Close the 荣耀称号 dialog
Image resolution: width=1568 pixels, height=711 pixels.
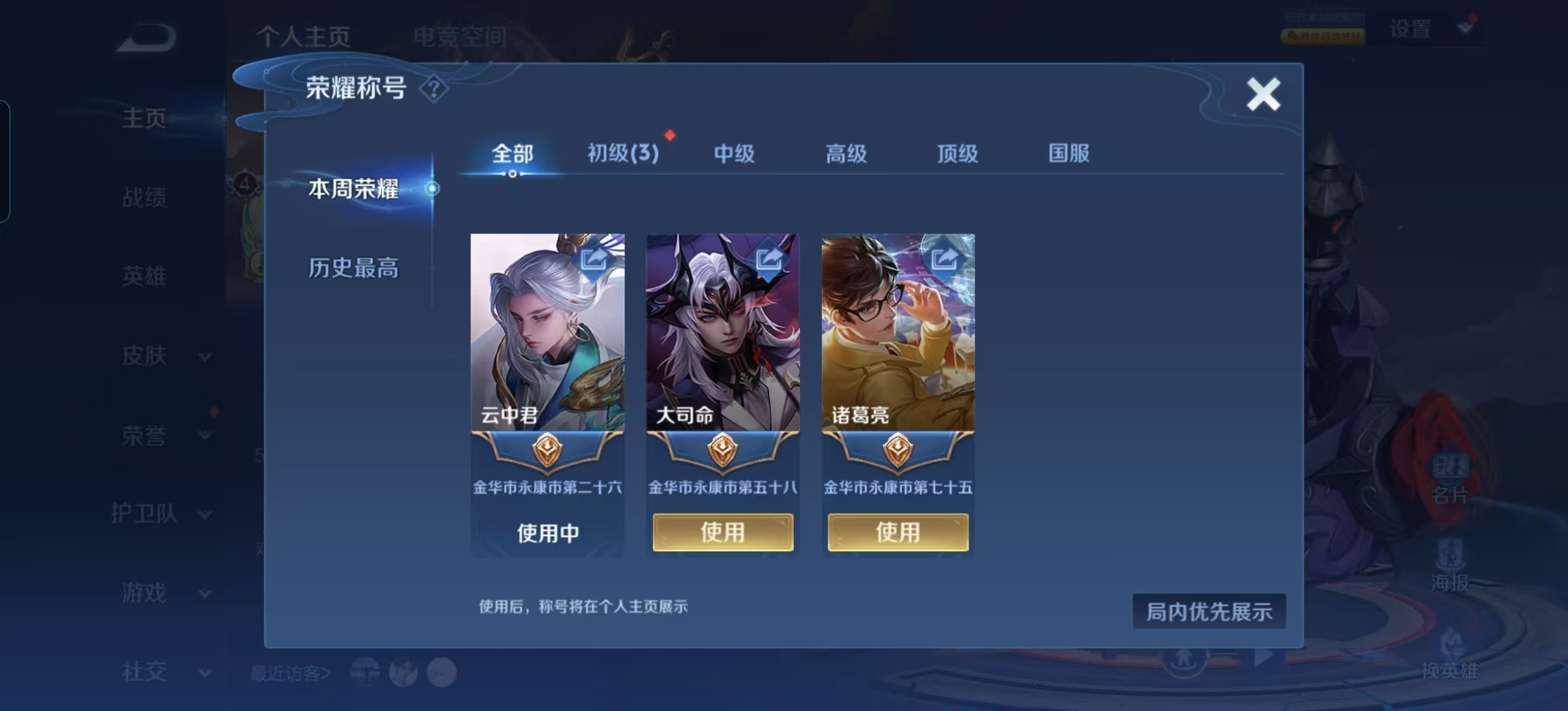point(1263,94)
